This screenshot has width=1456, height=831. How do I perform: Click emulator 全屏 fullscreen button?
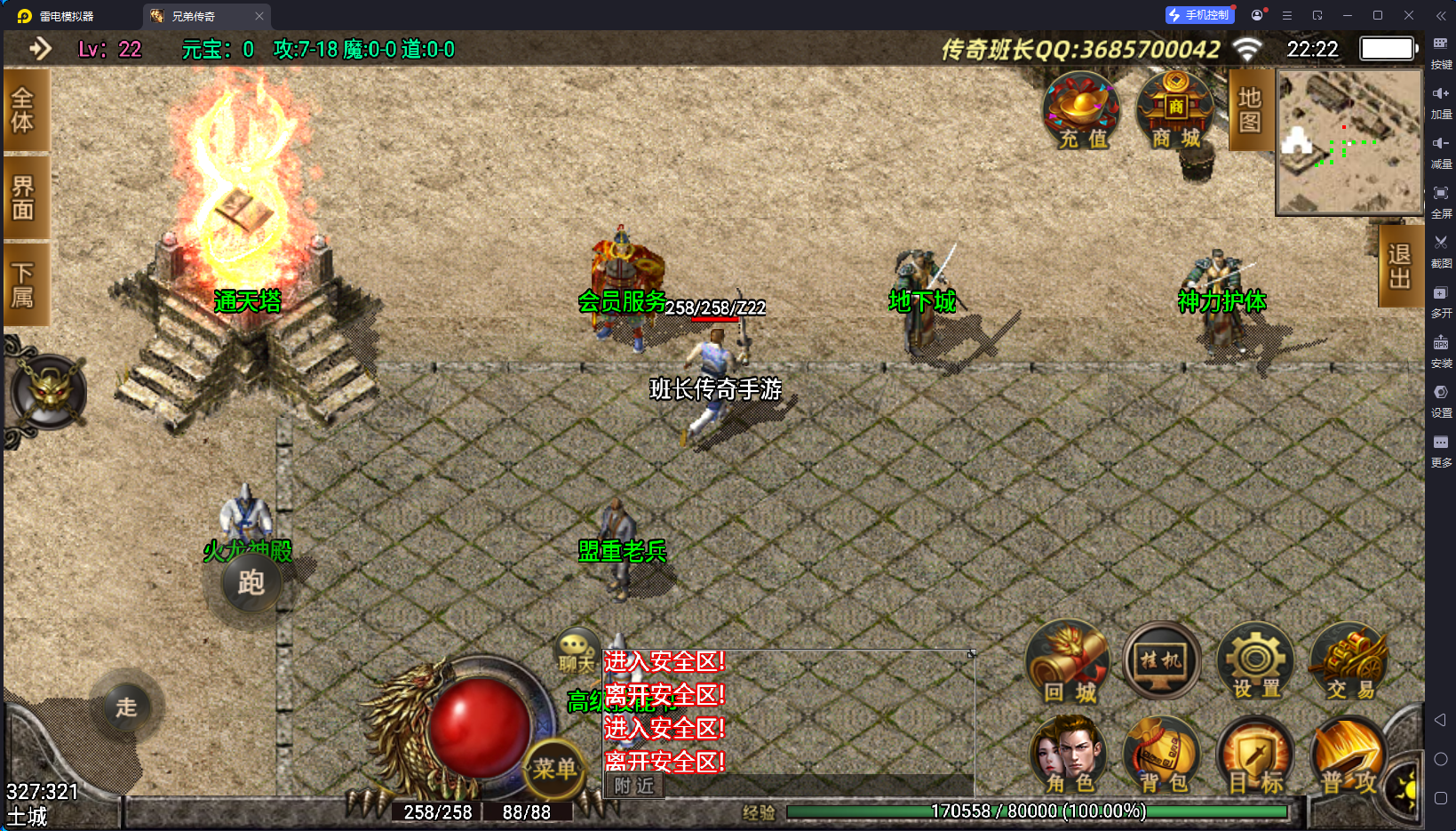pyautogui.click(x=1441, y=199)
